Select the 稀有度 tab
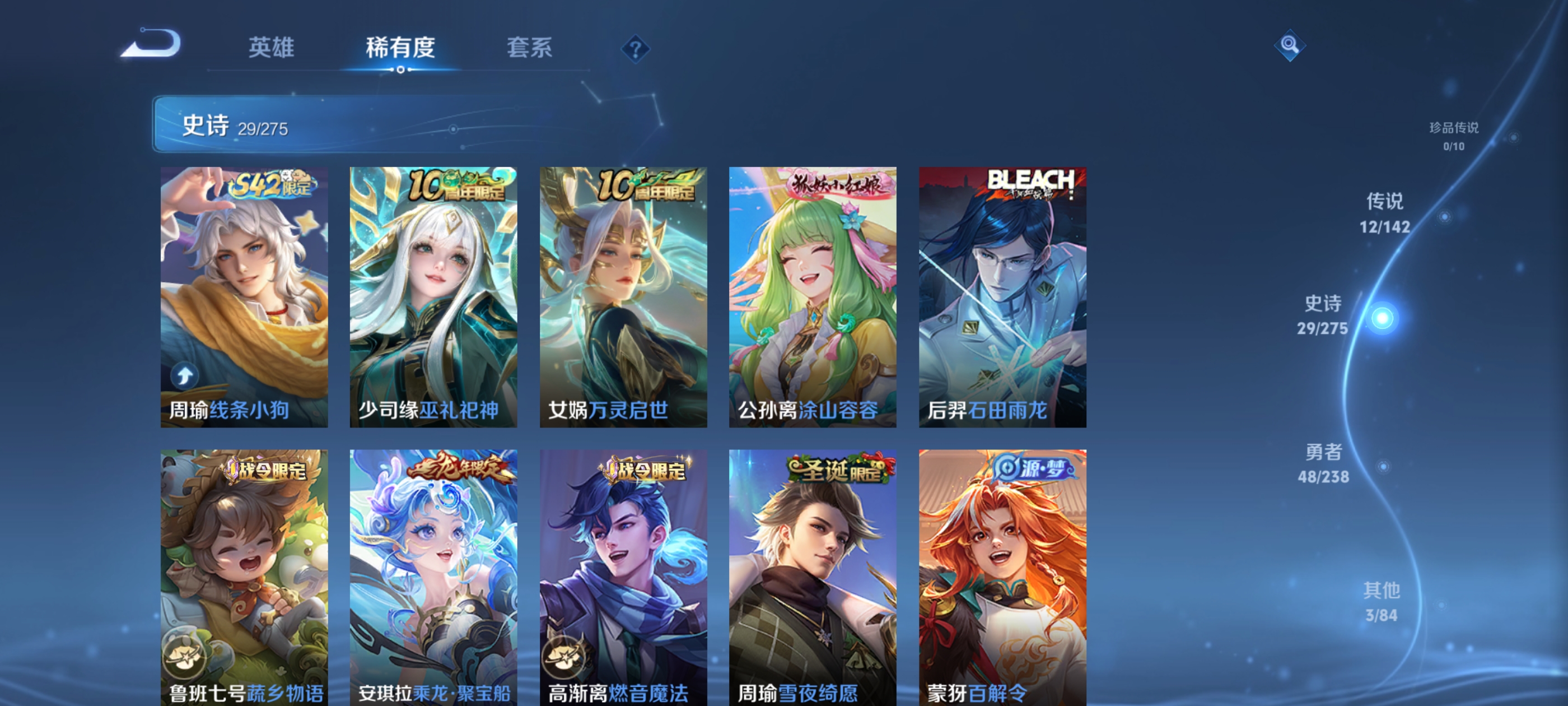This screenshot has height=706, width=1568. pos(401,49)
